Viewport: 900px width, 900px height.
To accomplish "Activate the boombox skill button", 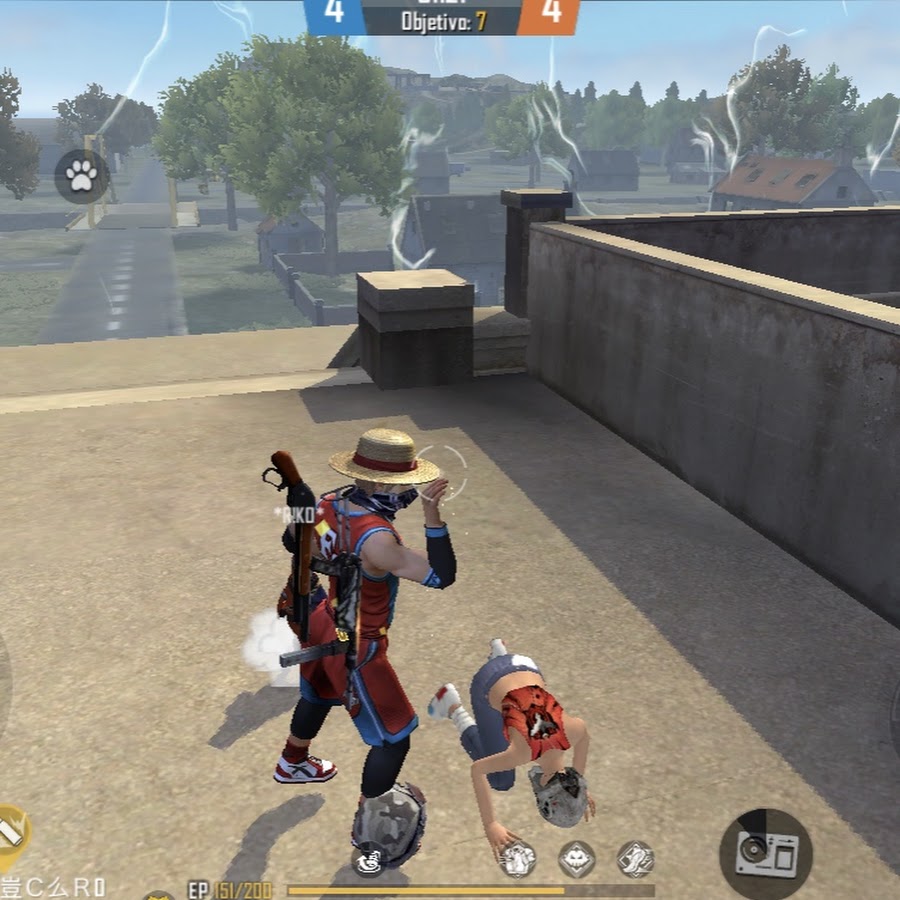I will pos(765,854).
